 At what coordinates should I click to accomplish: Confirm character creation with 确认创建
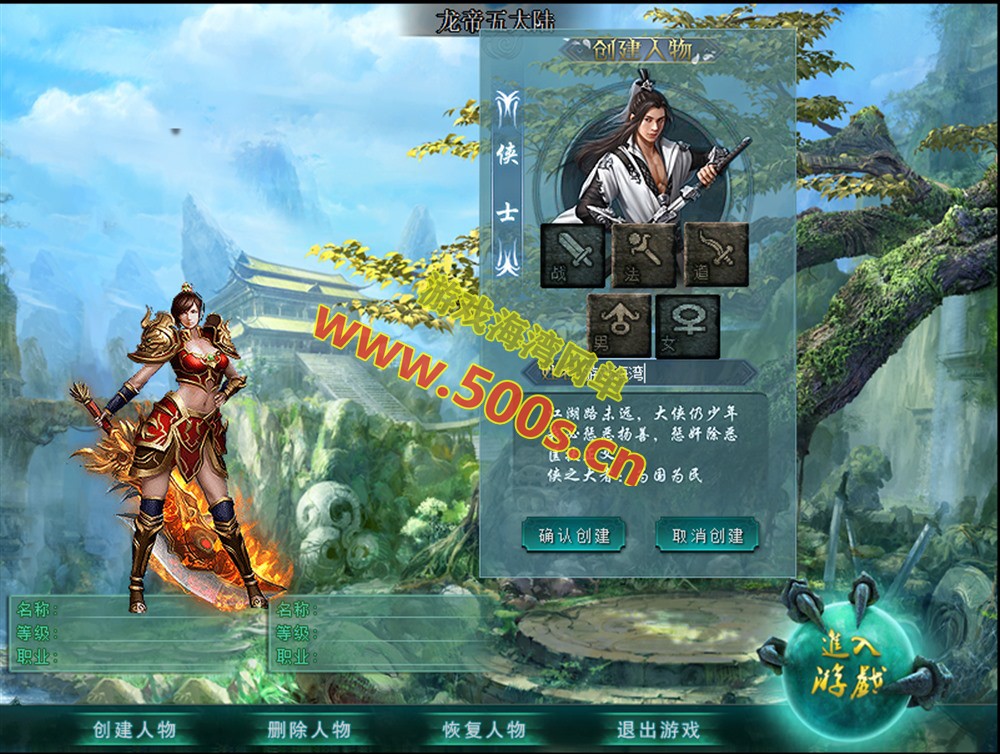(x=573, y=535)
